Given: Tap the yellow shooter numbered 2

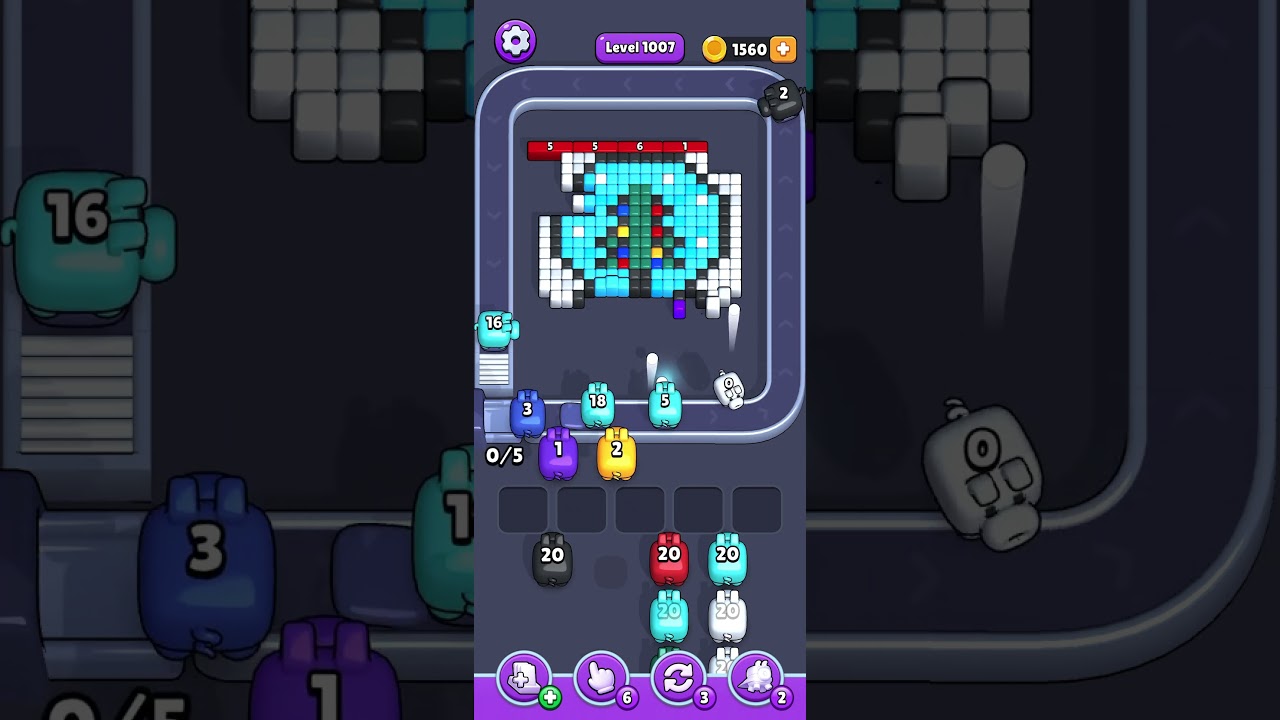Looking at the screenshot, I should pos(616,455).
